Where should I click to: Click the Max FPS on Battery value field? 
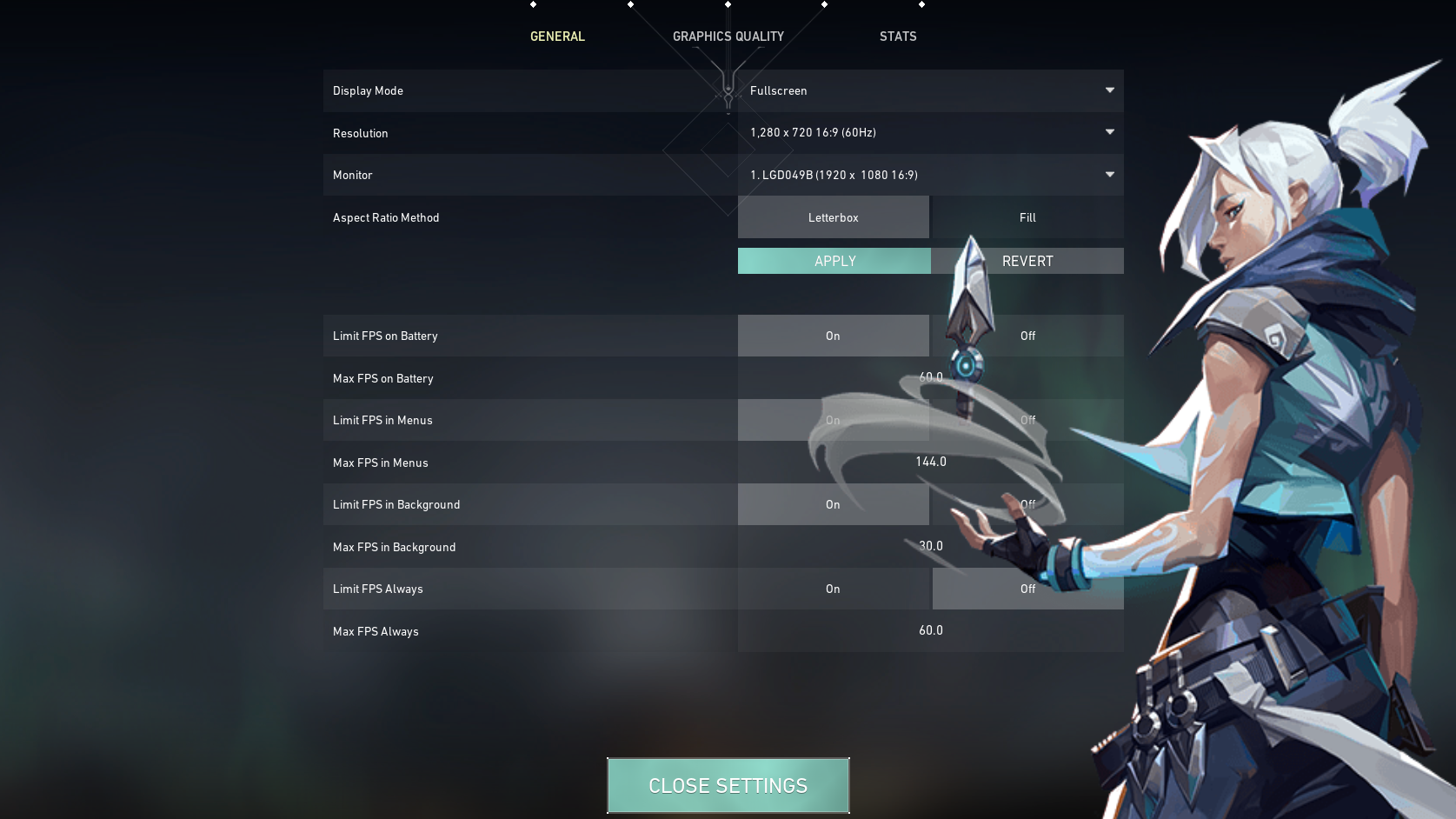(930, 377)
